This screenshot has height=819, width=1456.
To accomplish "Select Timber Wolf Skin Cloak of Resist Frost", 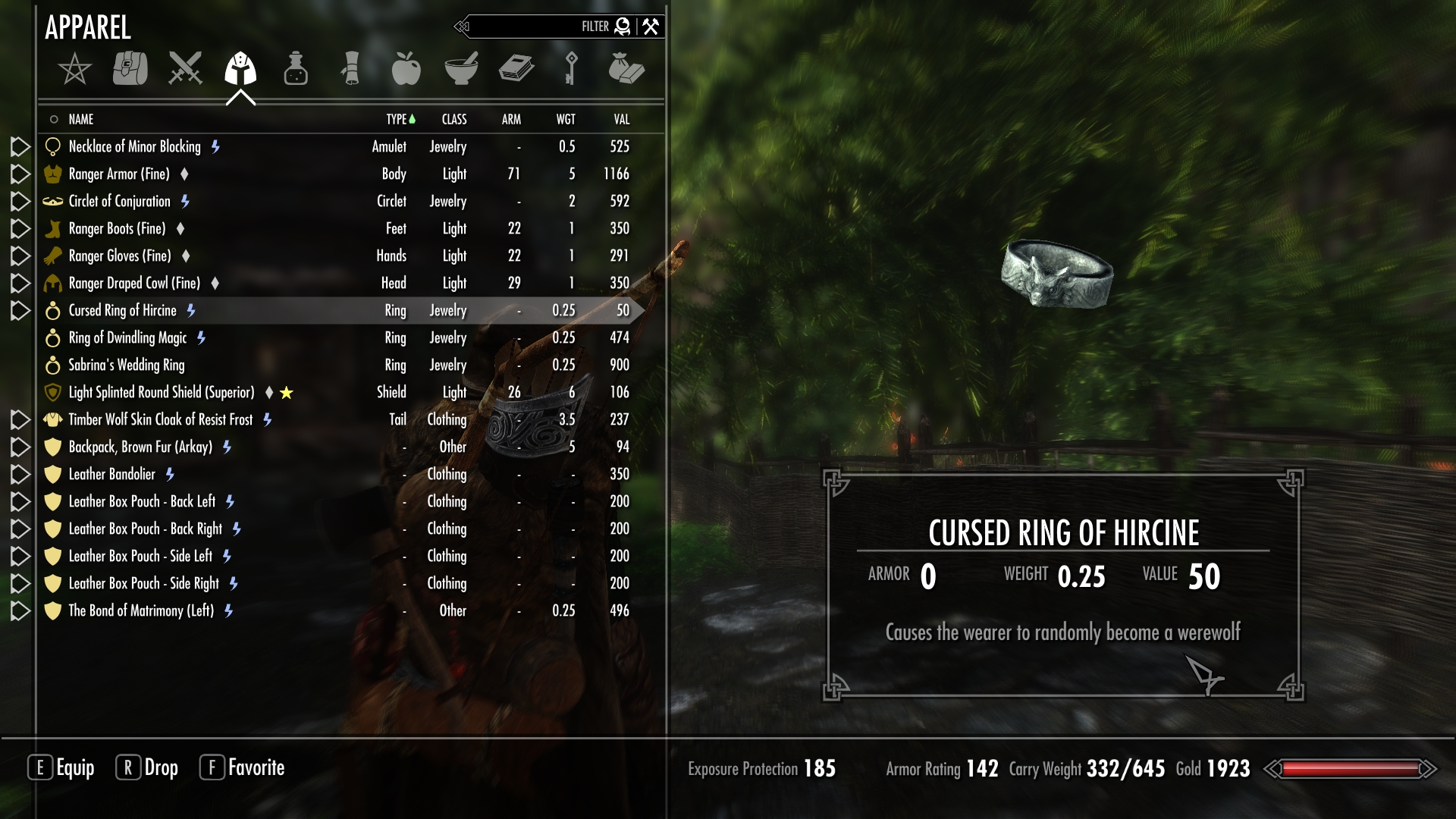I will pyautogui.click(x=161, y=419).
